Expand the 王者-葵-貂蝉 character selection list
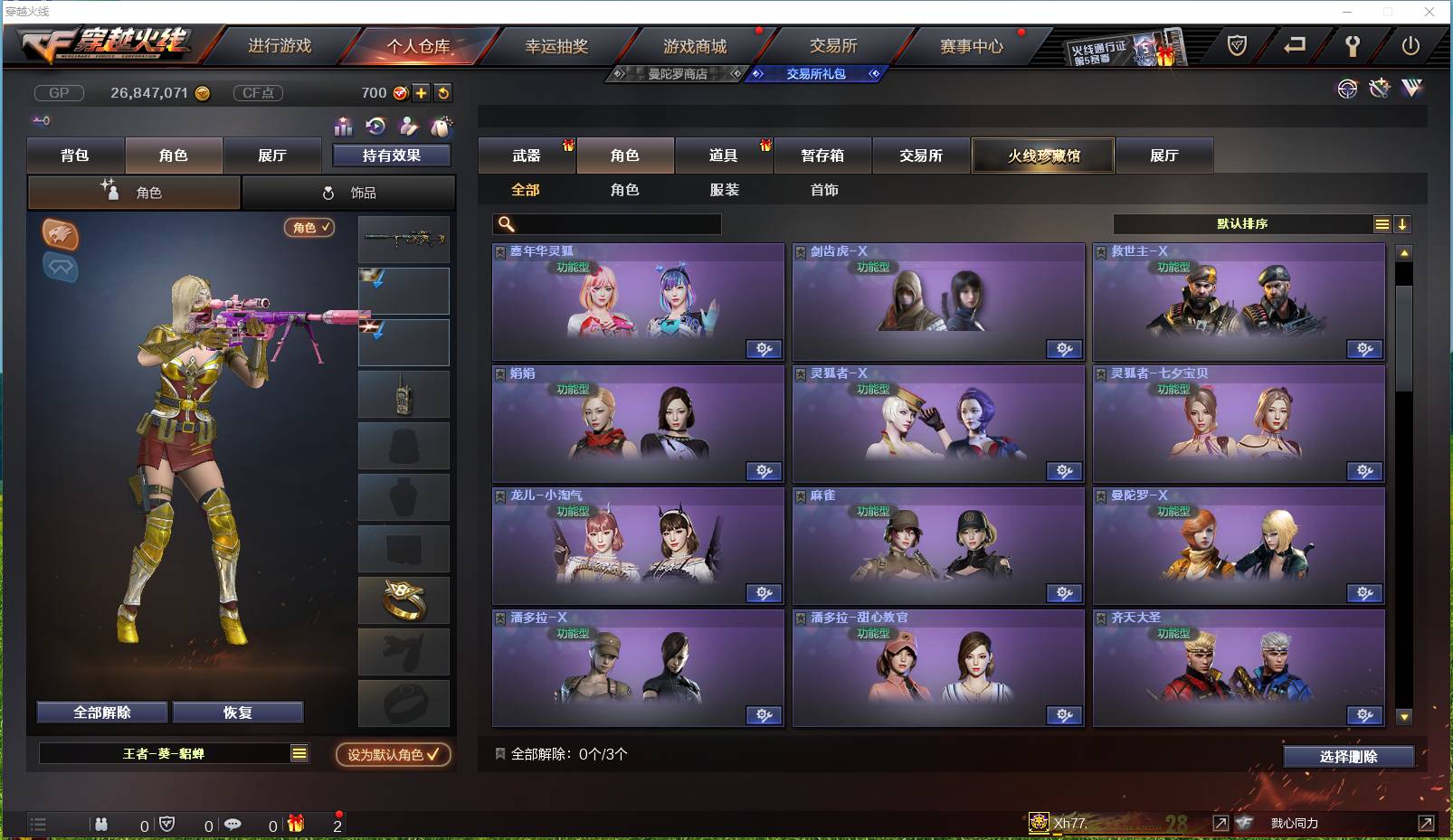Viewport: 1453px width, 840px height. click(299, 753)
